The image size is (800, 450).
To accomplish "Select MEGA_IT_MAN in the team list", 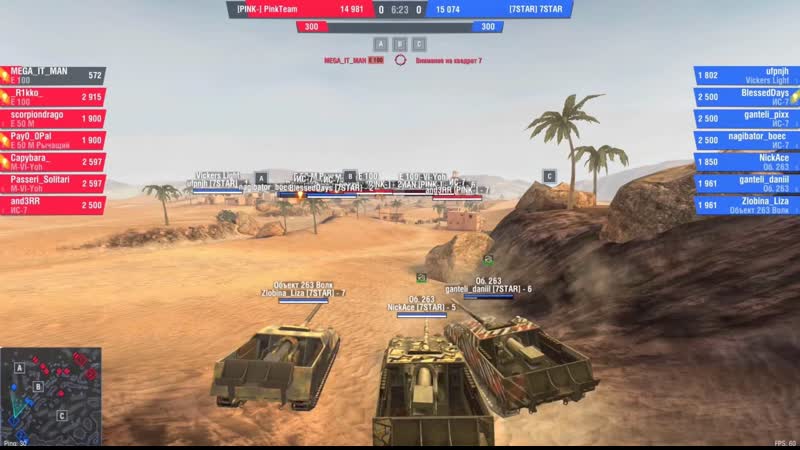I will pyautogui.click(x=53, y=75).
